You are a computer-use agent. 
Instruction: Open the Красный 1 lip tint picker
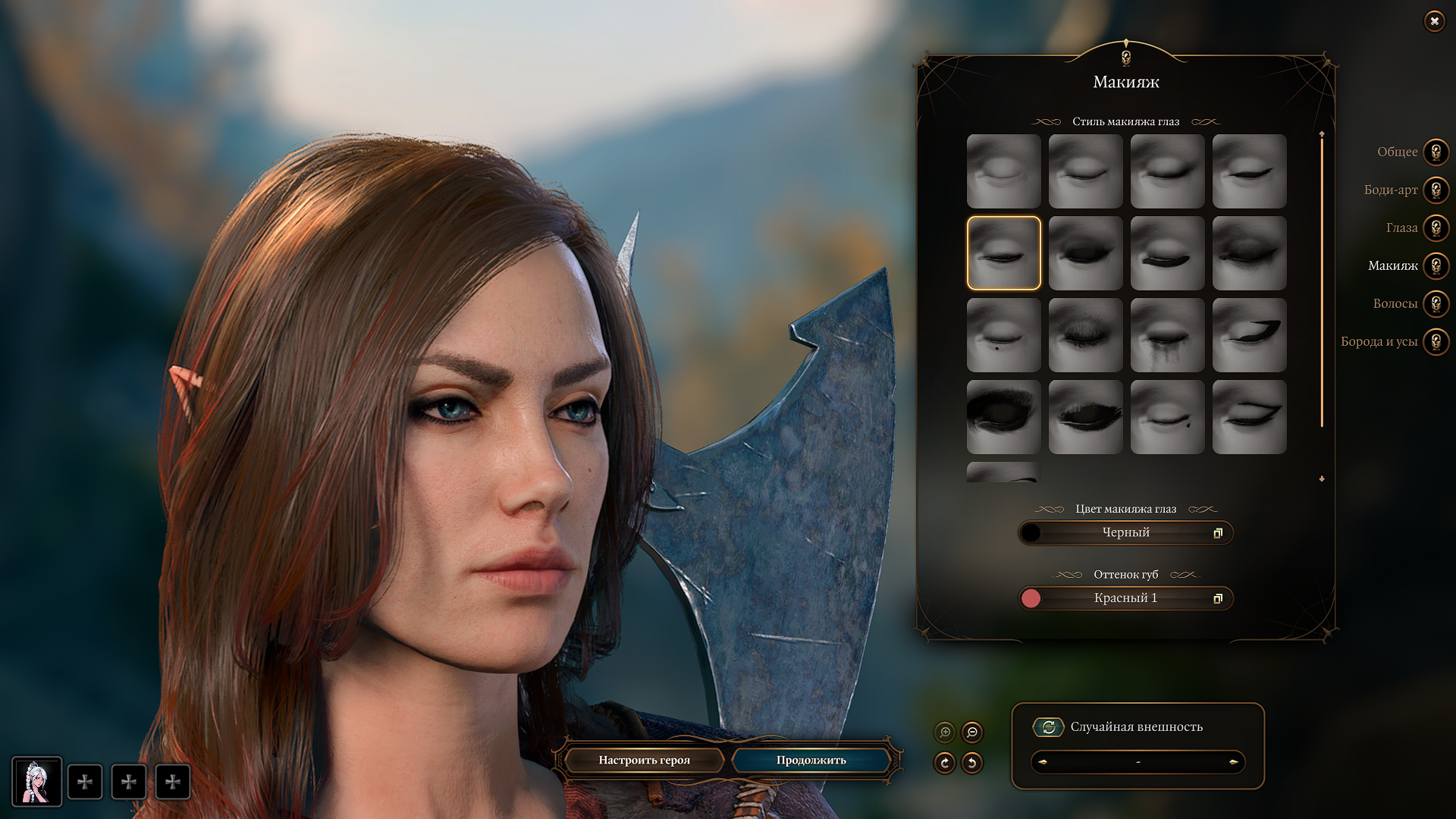(1125, 598)
